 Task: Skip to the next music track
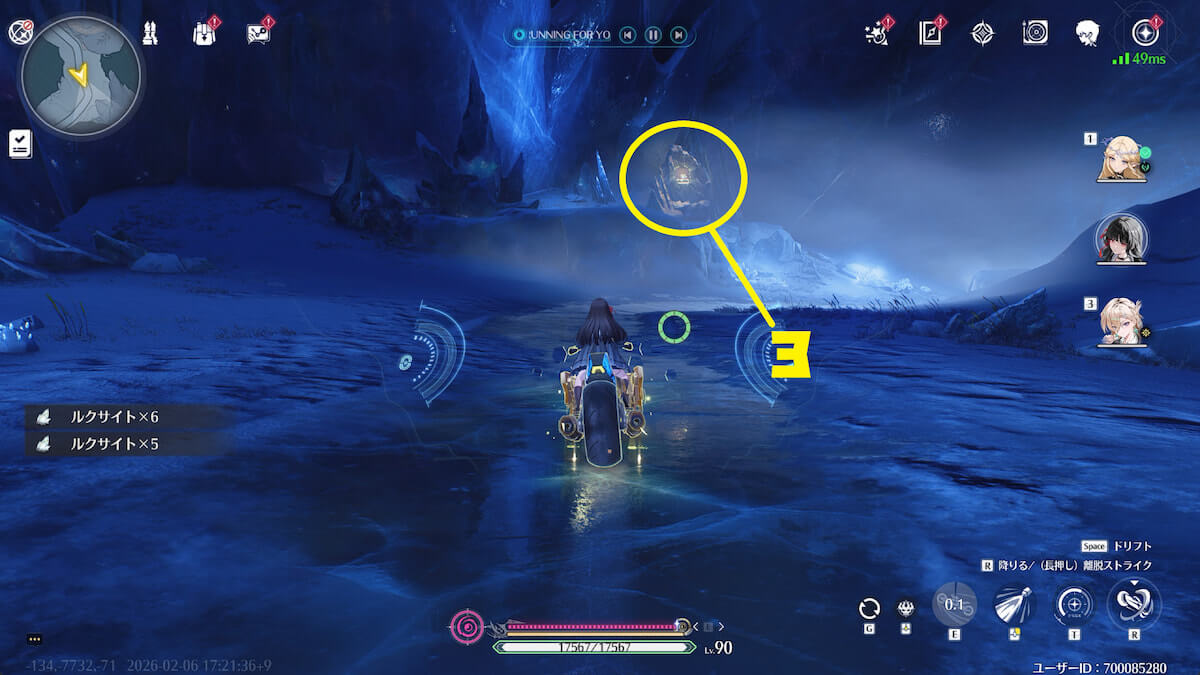coord(679,35)
